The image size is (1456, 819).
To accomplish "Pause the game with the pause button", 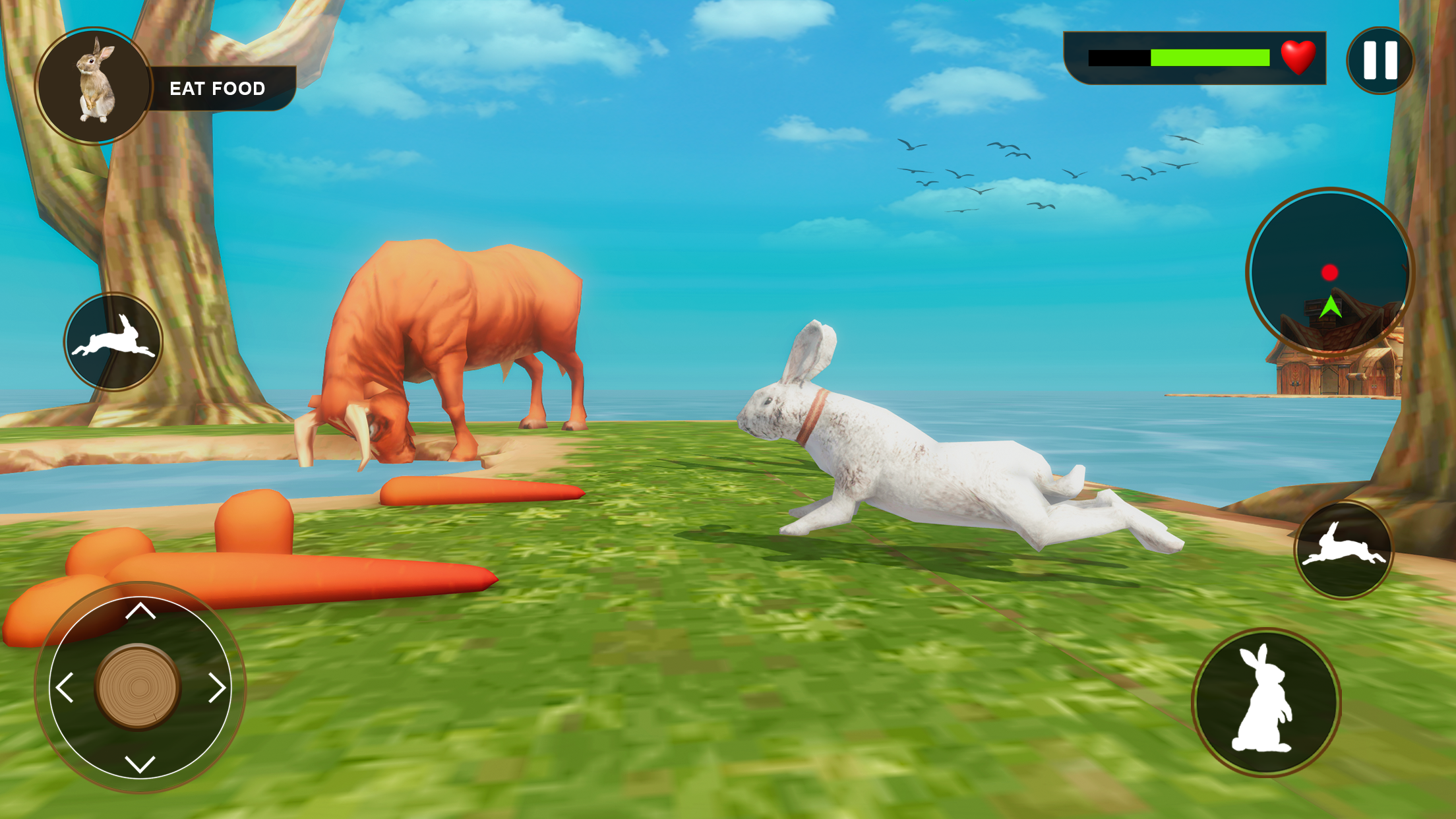I will (1380, 61).
